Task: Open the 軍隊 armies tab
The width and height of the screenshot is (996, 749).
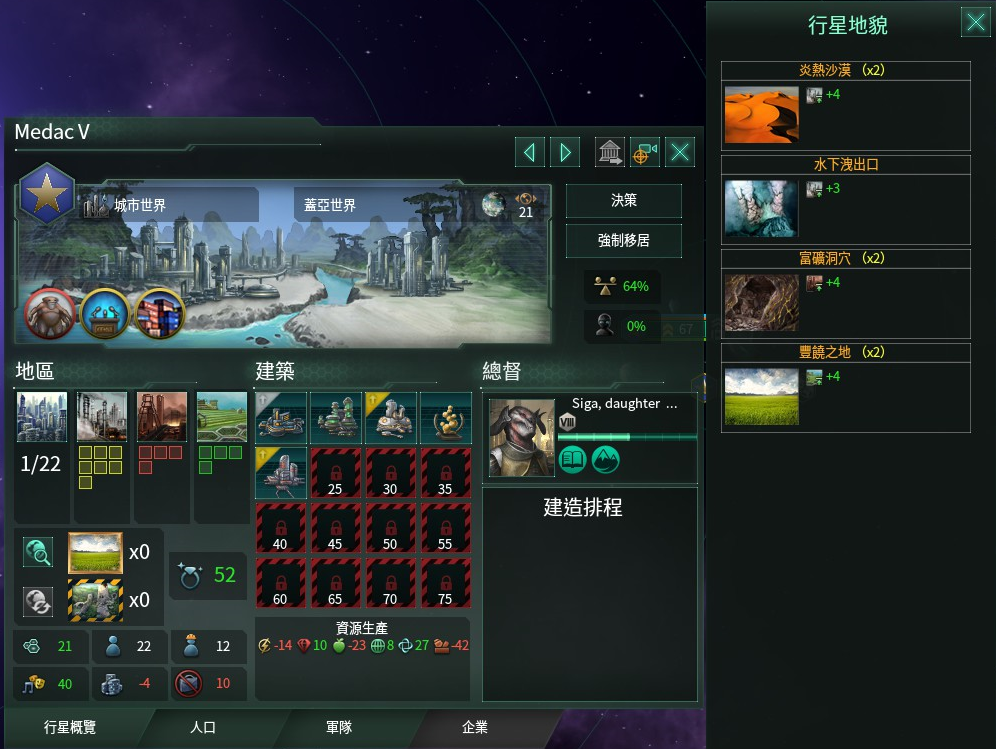Action: [x=339, y=727]
